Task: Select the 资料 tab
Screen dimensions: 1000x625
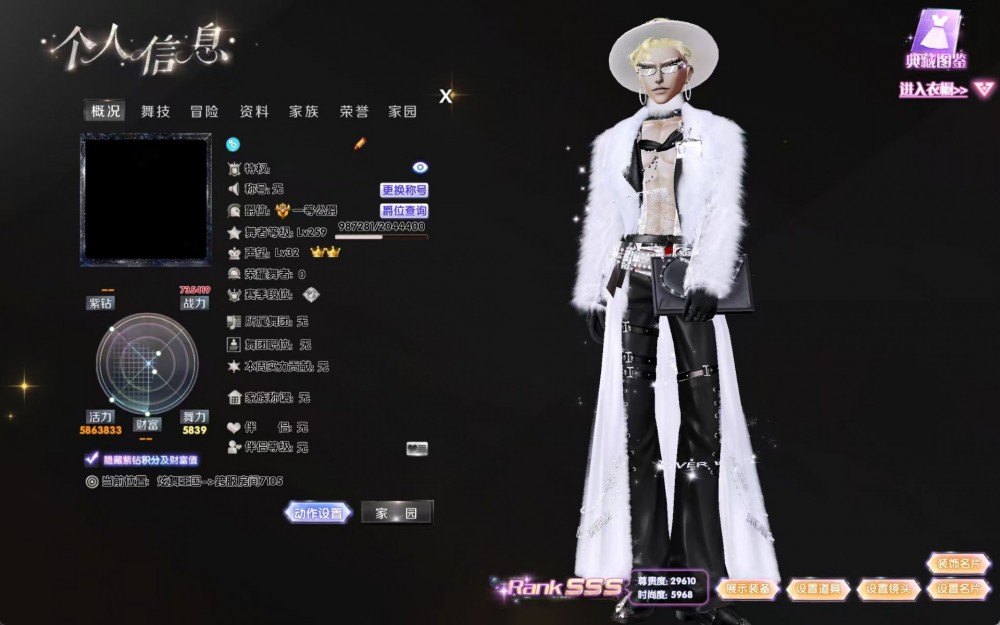Action: (254, 112)
